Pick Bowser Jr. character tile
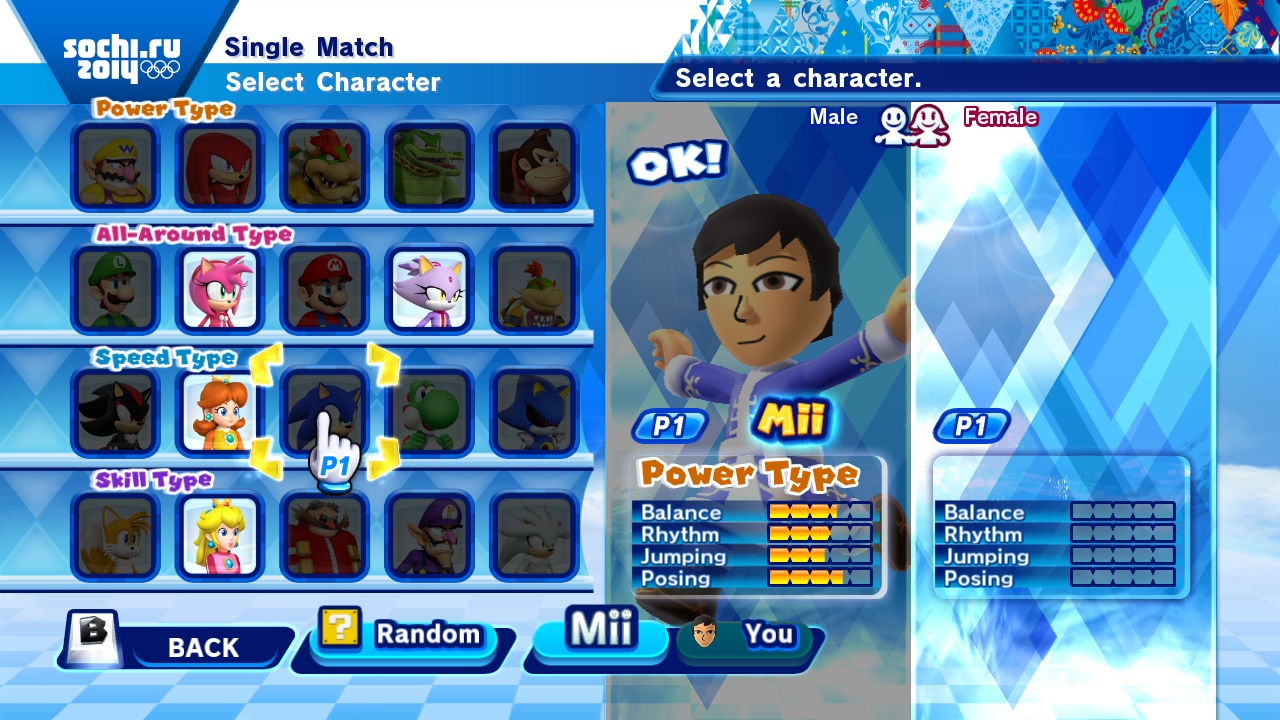Screen dimensions: 1280x720 coord(534,290)
